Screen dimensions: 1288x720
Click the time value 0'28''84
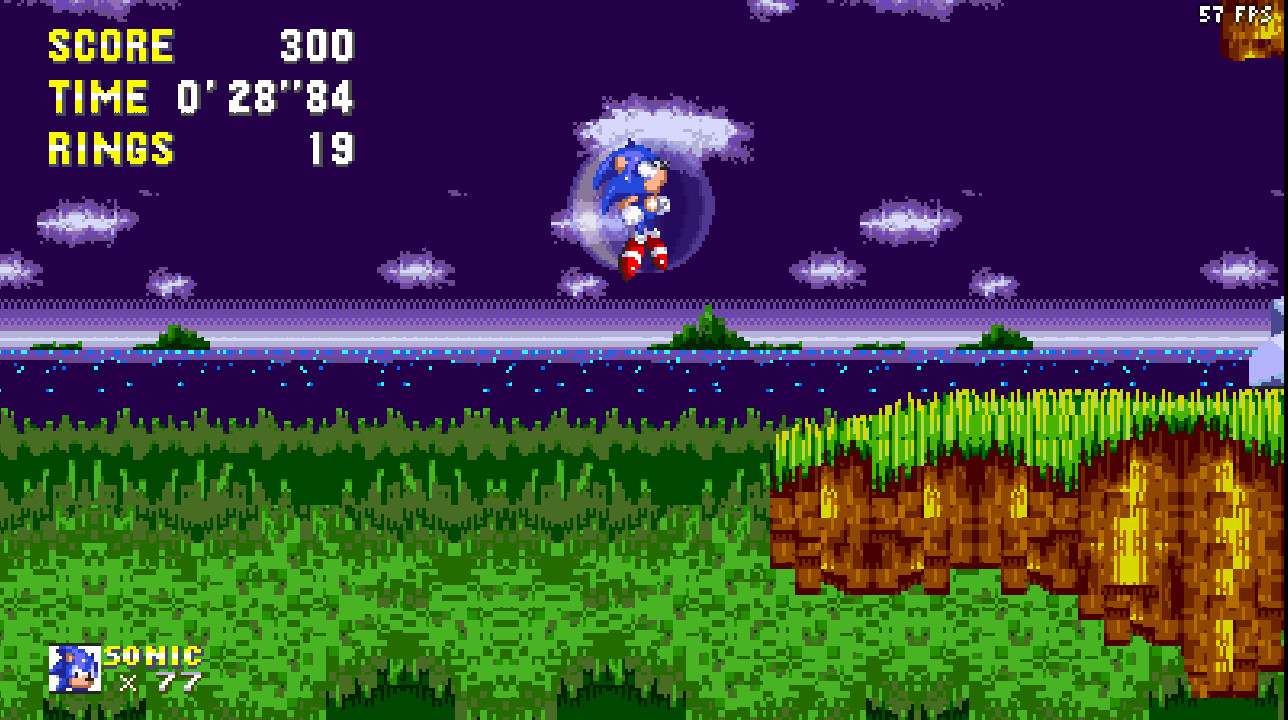pos(265,99)
